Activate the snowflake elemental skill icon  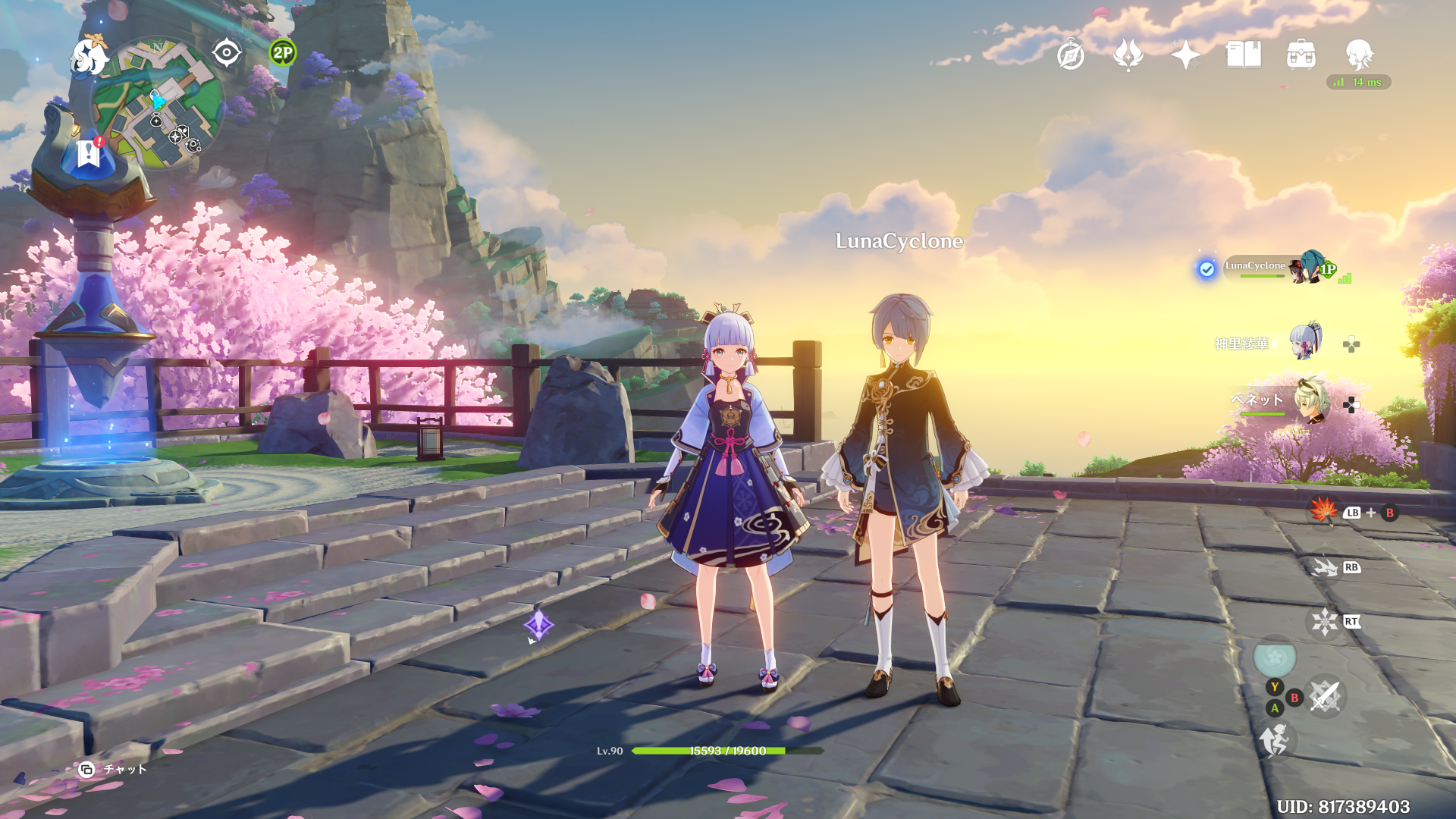coord(1324,622)
